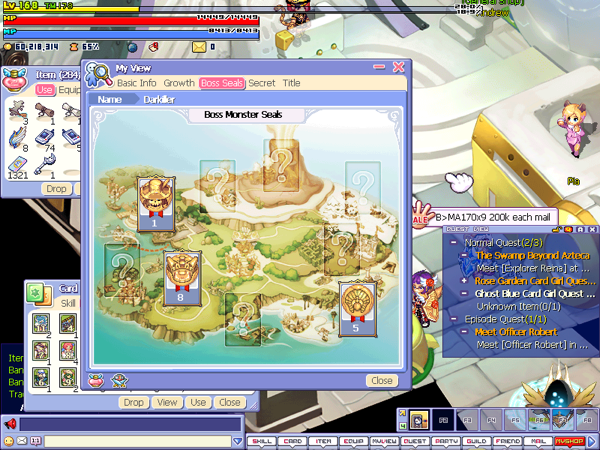Click the View button in the Card window
Viewport: 600px width, 450px height.
(166, 402)
